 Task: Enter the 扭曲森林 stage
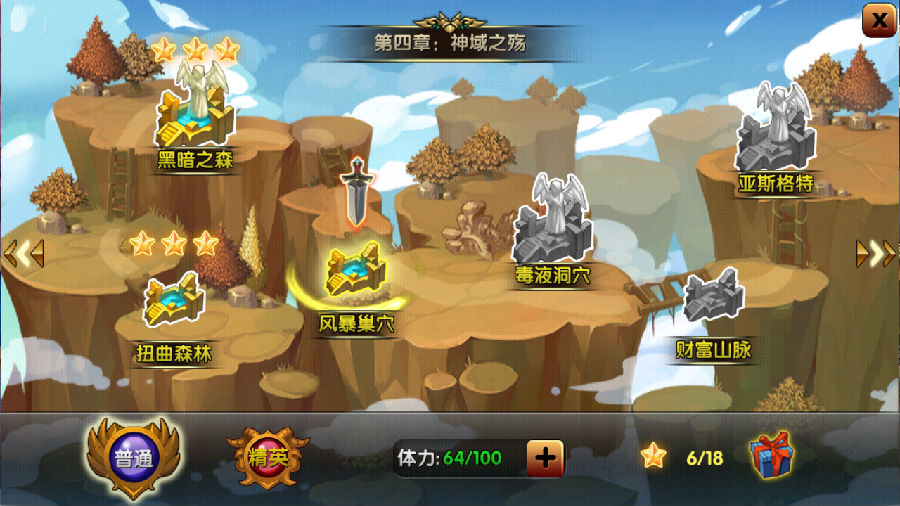(x=174, y=302)
